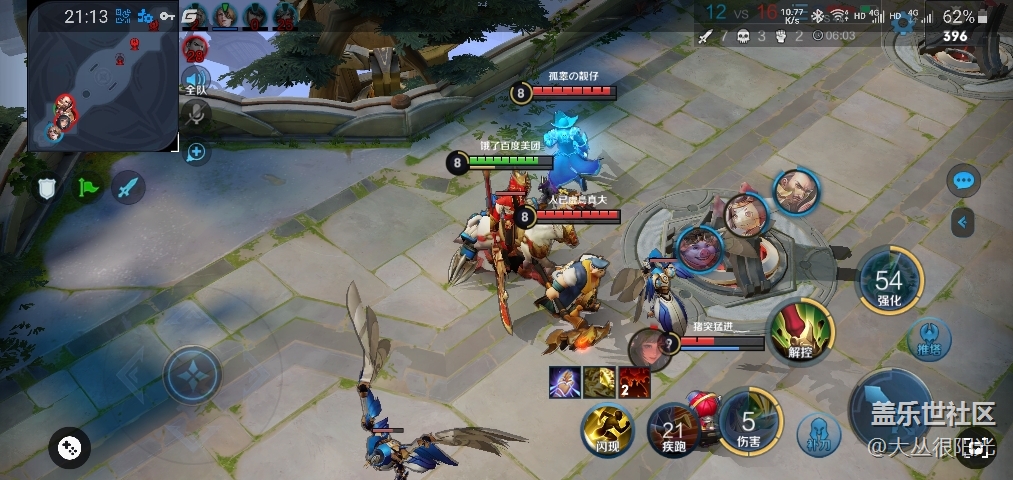This screenshot has width=1013, height=480.
Task: Tap the 全队 team voice speaker button
Action: (195, 81)
